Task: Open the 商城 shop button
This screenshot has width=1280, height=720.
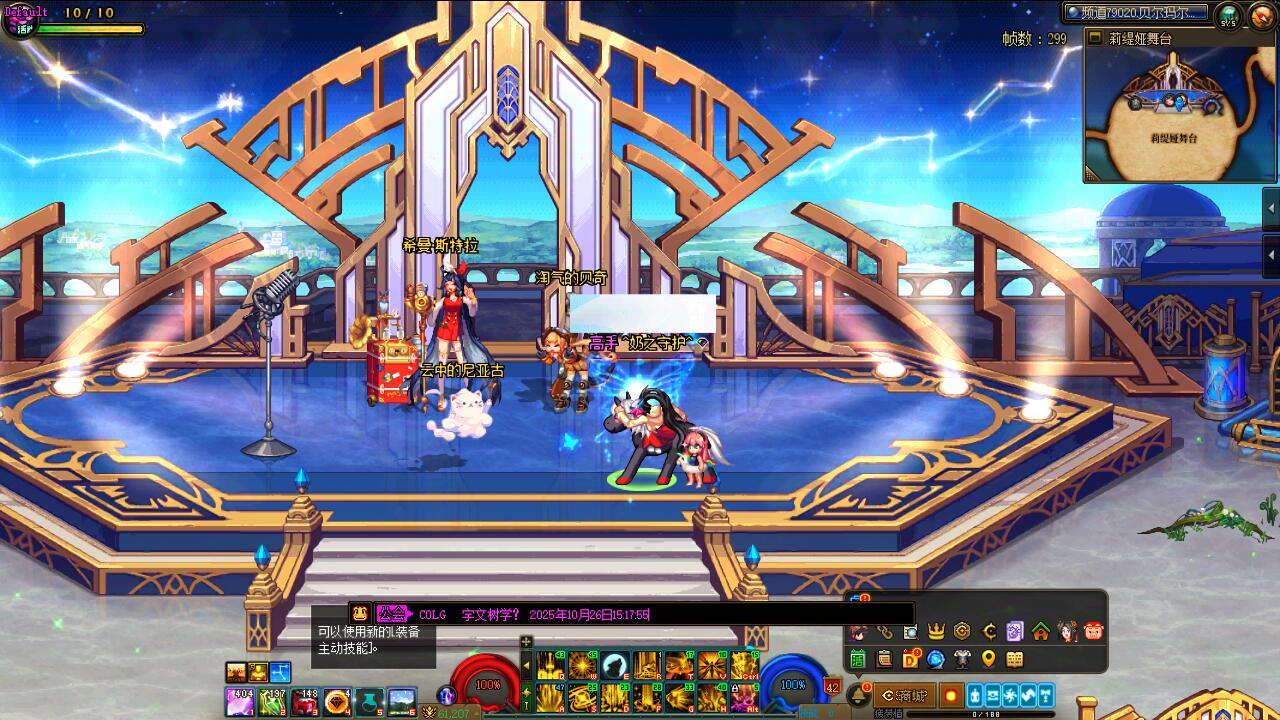Action: pos(904,695)
